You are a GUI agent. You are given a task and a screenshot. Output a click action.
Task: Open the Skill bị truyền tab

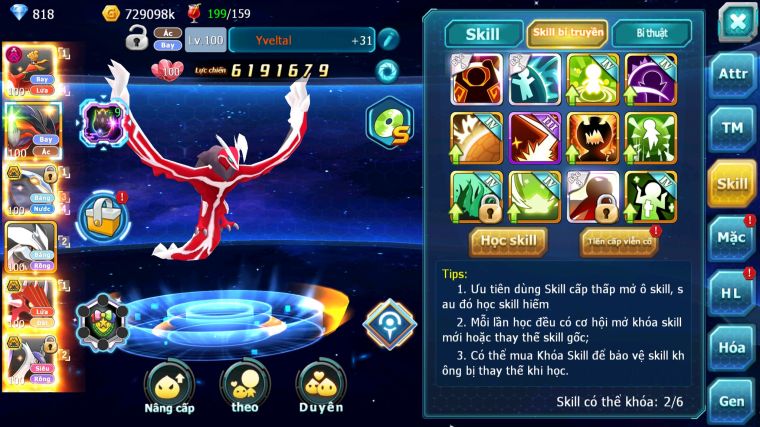(567, 33)
